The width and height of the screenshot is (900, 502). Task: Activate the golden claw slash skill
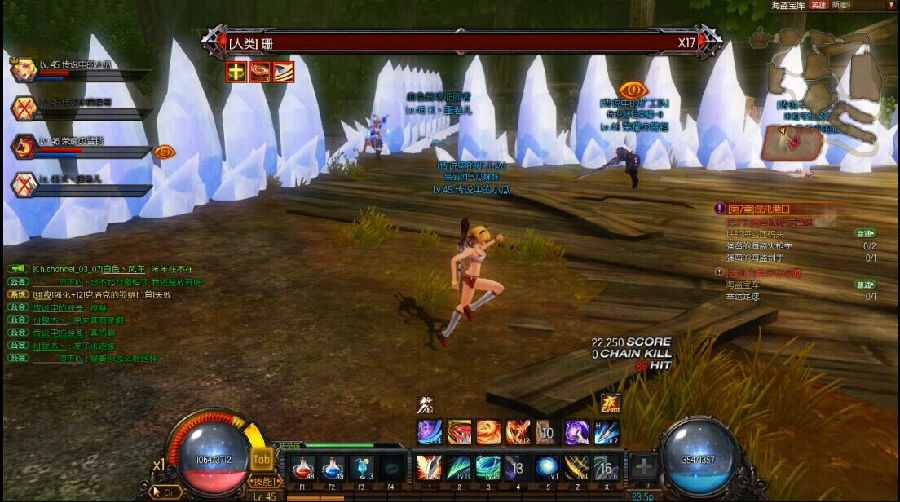point(575,467)
